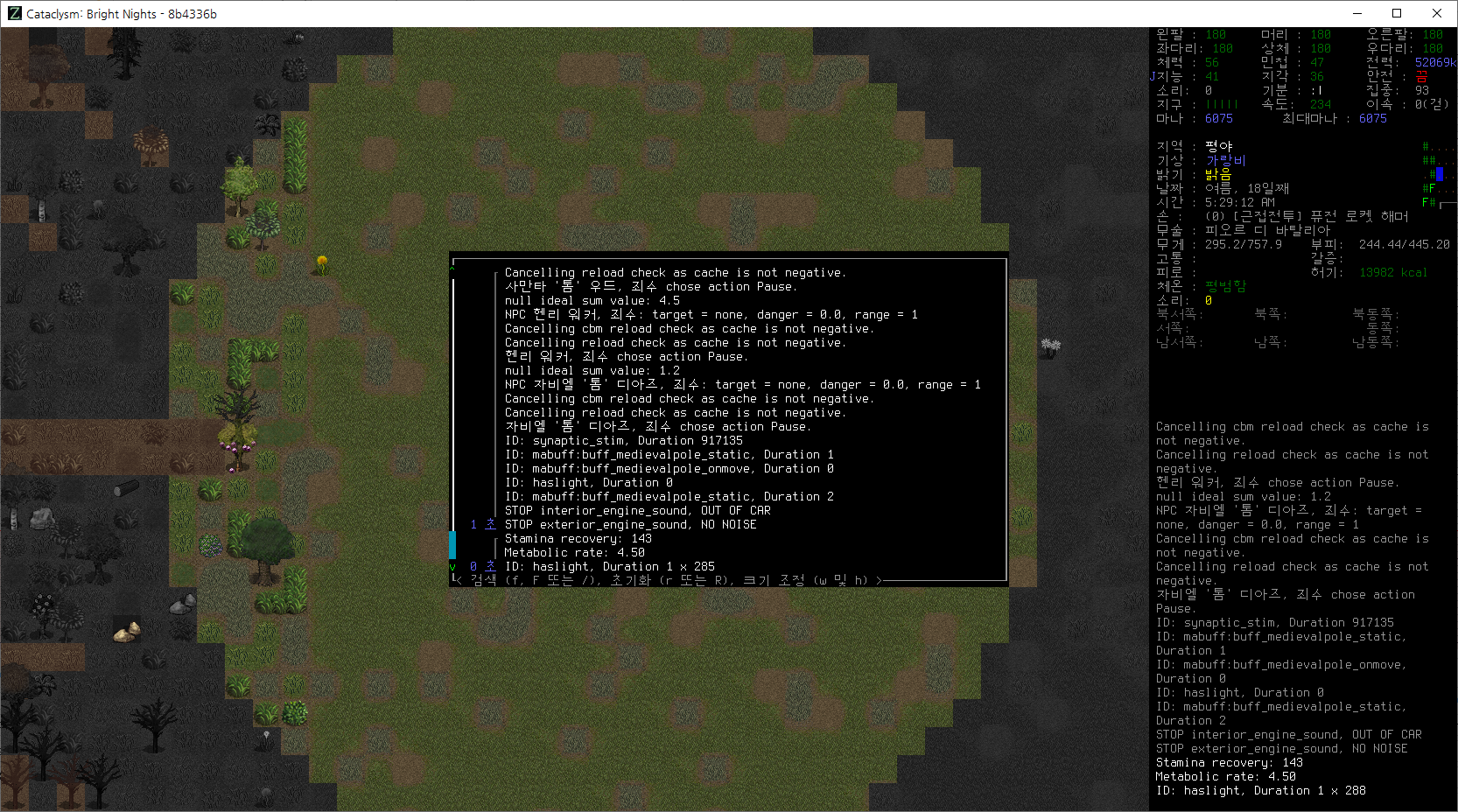
Task: Click the '>' arrow at the debug window border
Action: coord(880,579)
